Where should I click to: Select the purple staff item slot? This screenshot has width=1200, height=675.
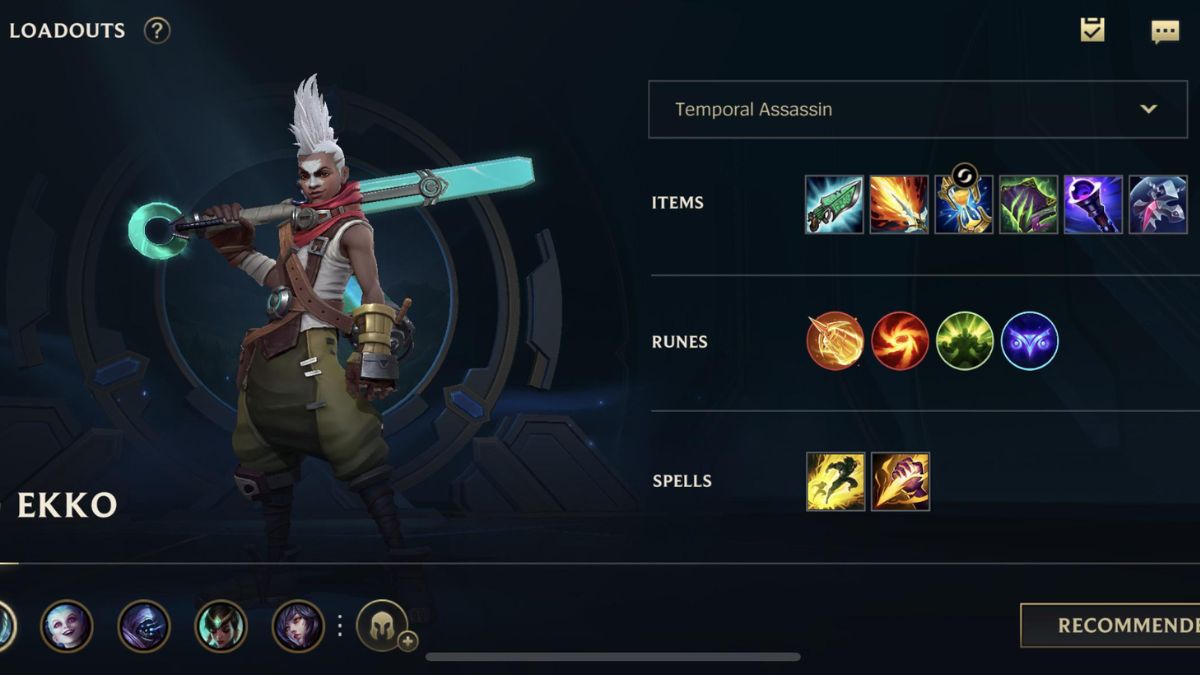click(1093, 204)
